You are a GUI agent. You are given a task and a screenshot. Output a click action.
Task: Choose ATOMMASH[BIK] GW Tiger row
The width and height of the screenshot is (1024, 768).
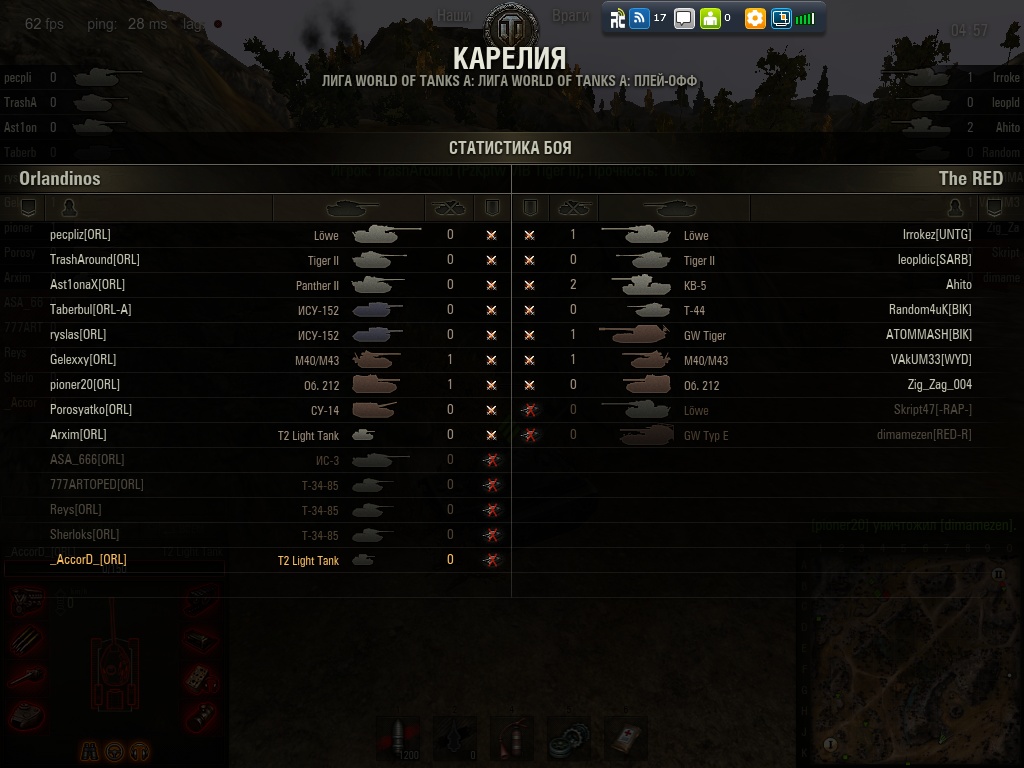[x=928, y=335]
